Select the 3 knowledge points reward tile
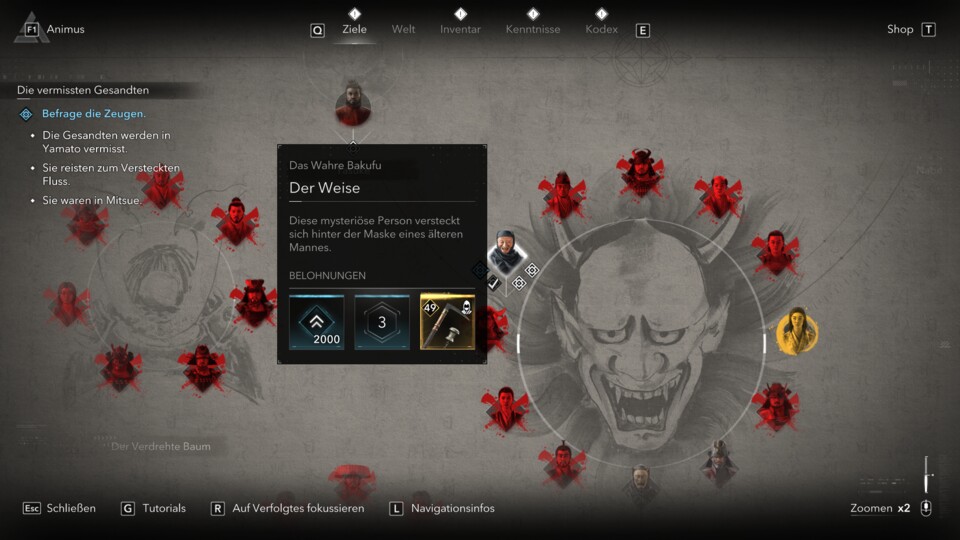 point(382,322)
